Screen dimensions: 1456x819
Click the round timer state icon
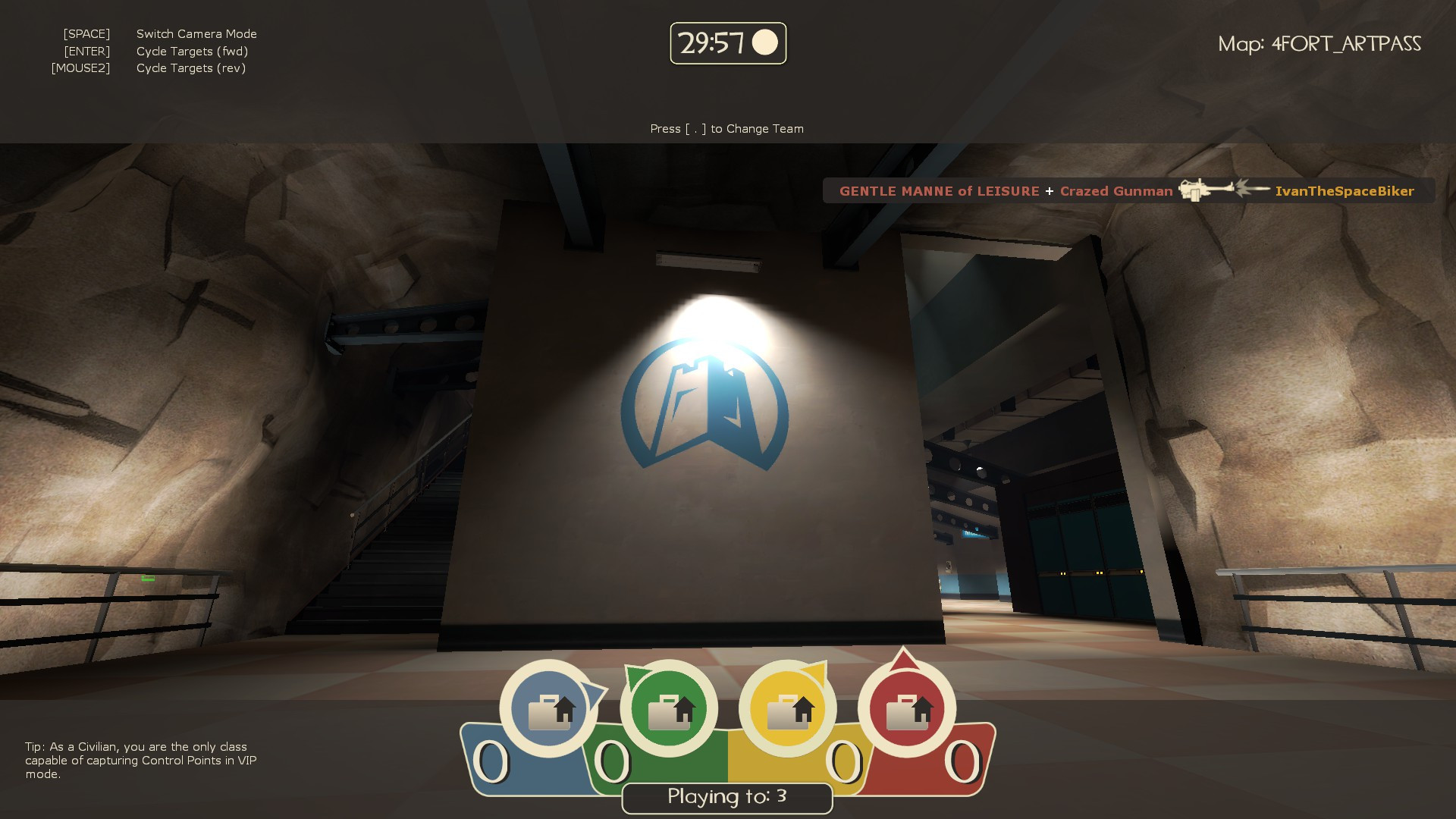coord(766,44)
